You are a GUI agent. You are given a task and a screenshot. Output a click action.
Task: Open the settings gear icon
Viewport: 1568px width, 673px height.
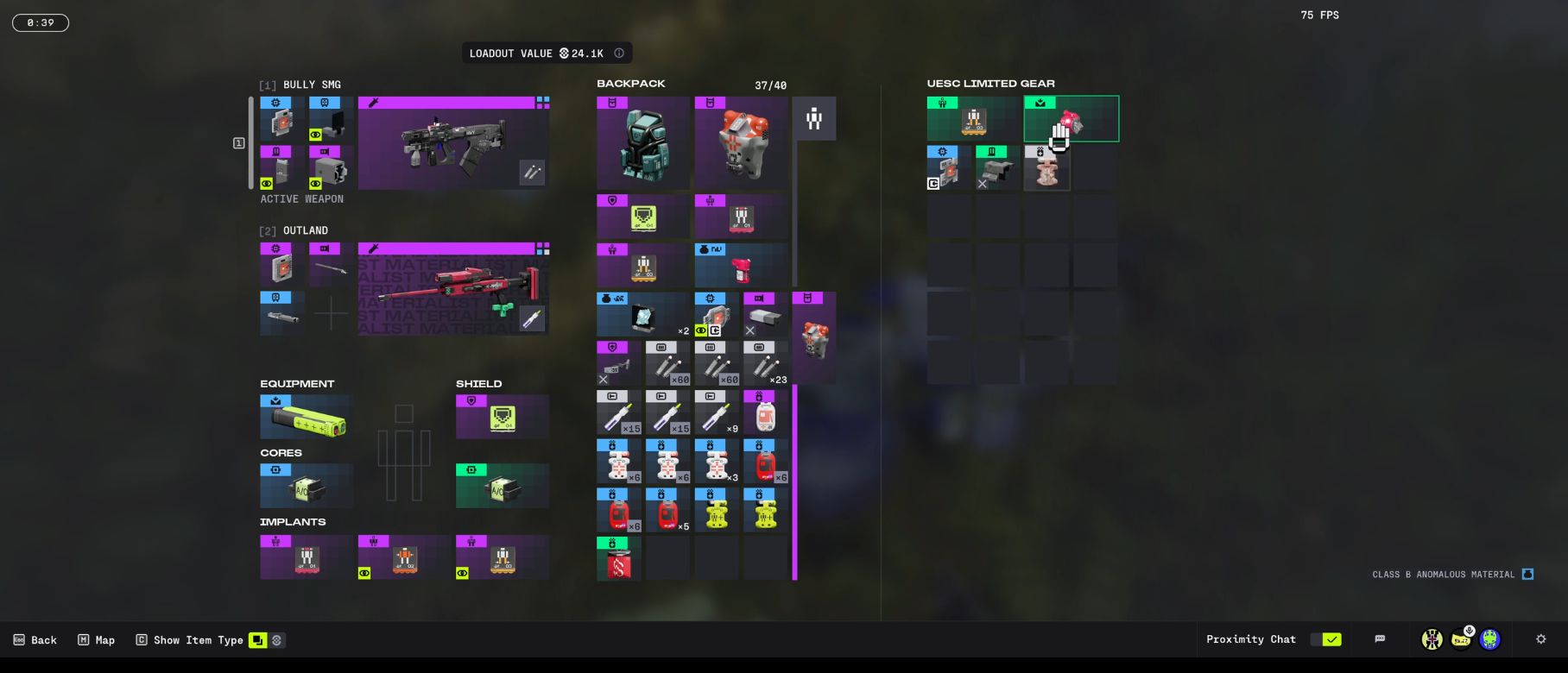1541,639
